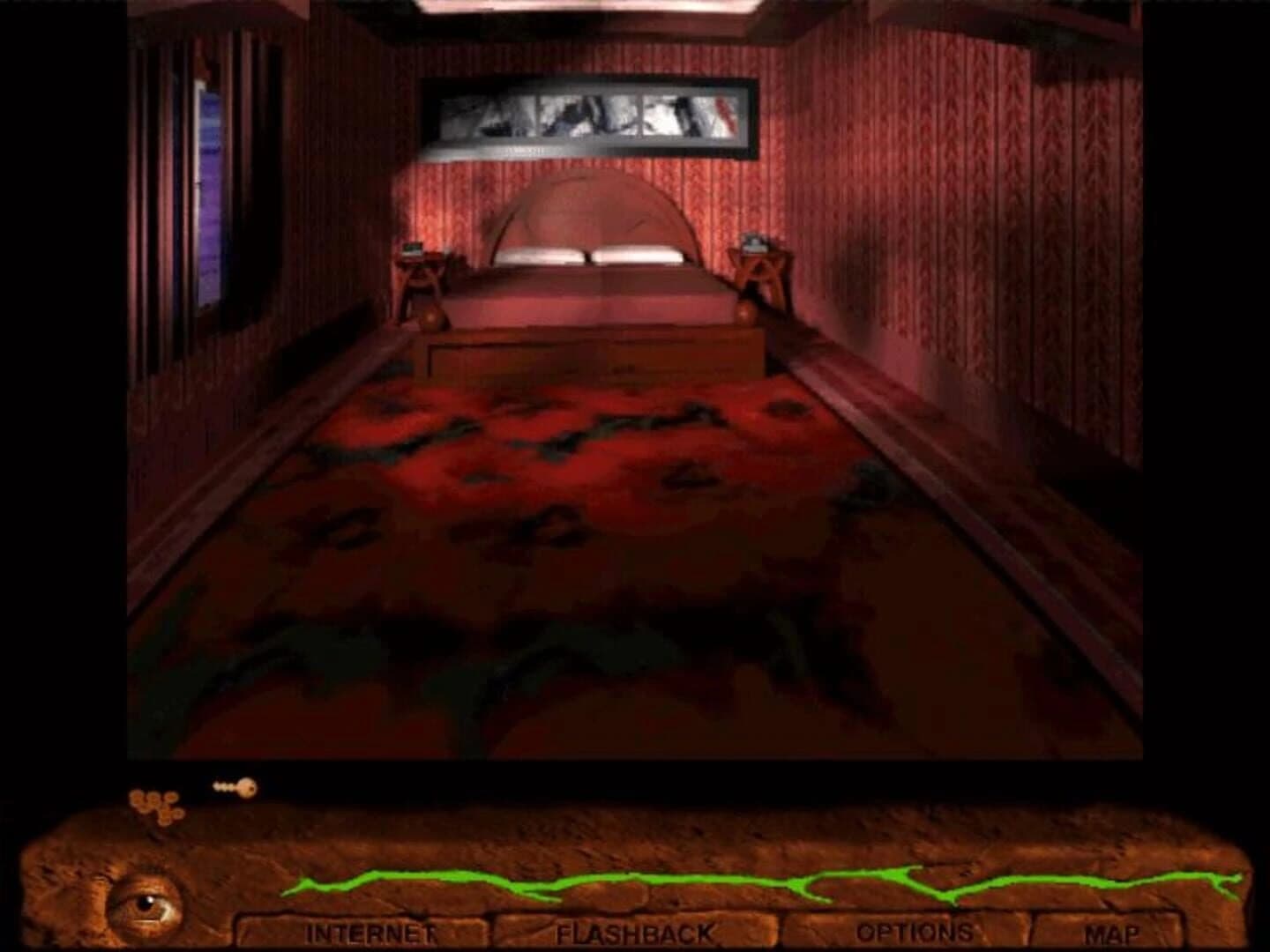The height and width of the screenshot is (952, 1270).
Task: Switch to the MAP screen
Action: click(x=1116, y=933)
